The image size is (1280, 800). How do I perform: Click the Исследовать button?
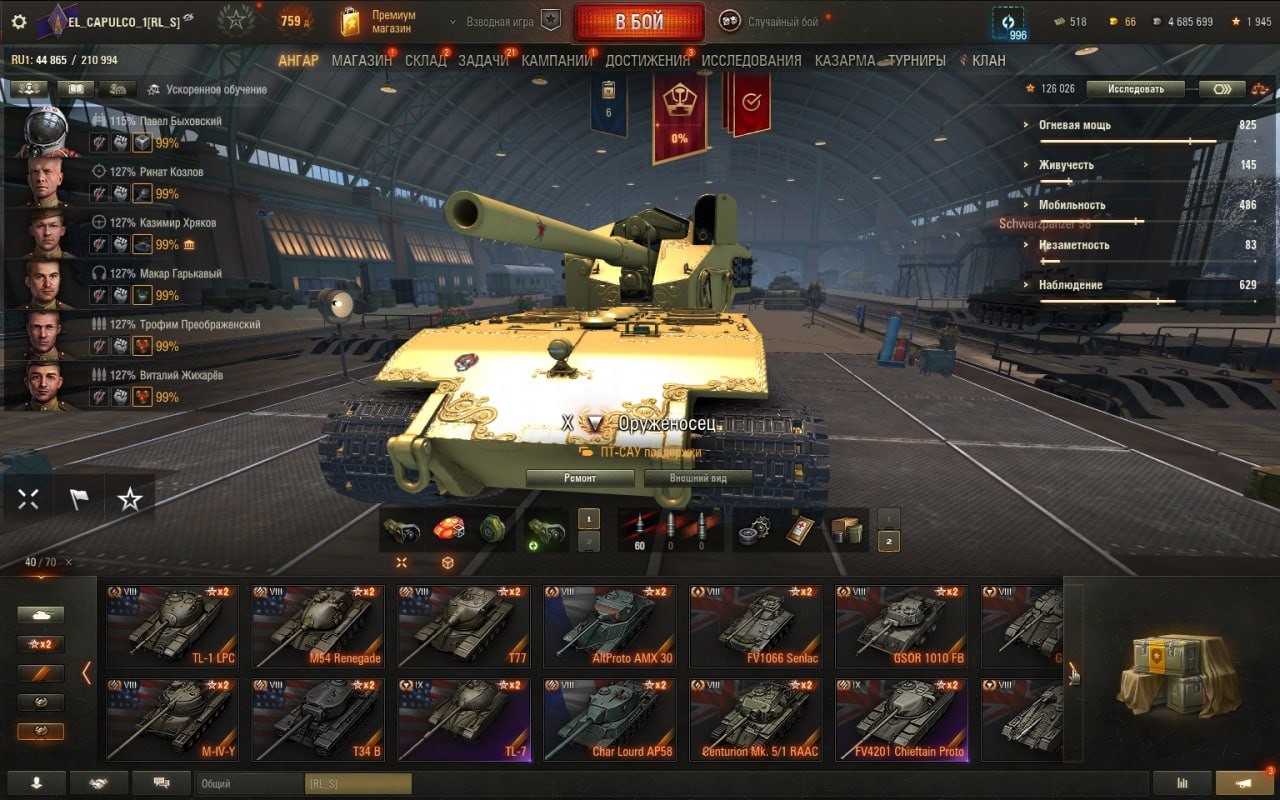[x=1135, y=89]
